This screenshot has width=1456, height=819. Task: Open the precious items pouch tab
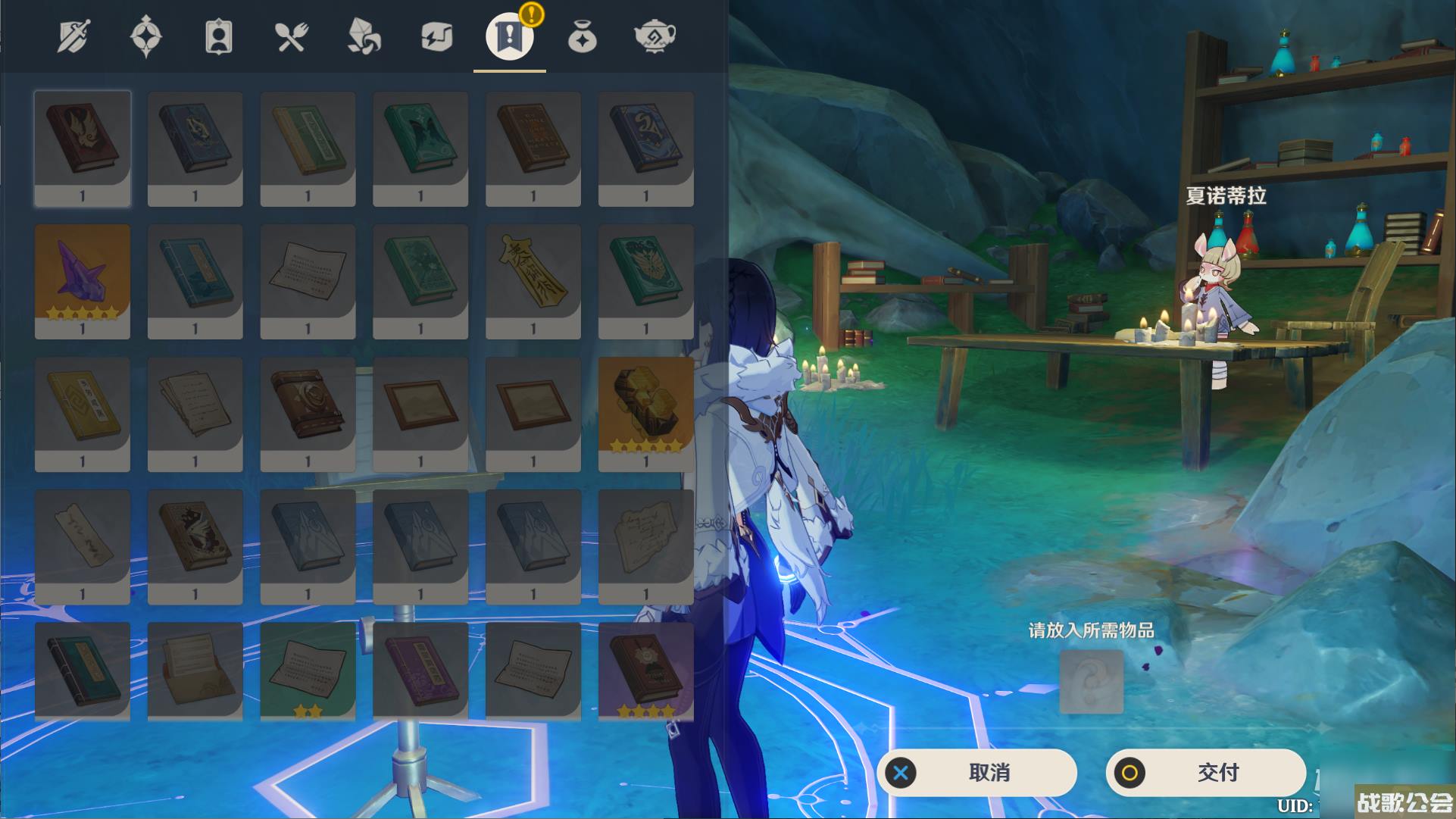pyautogui.click(x=582, y=36)
